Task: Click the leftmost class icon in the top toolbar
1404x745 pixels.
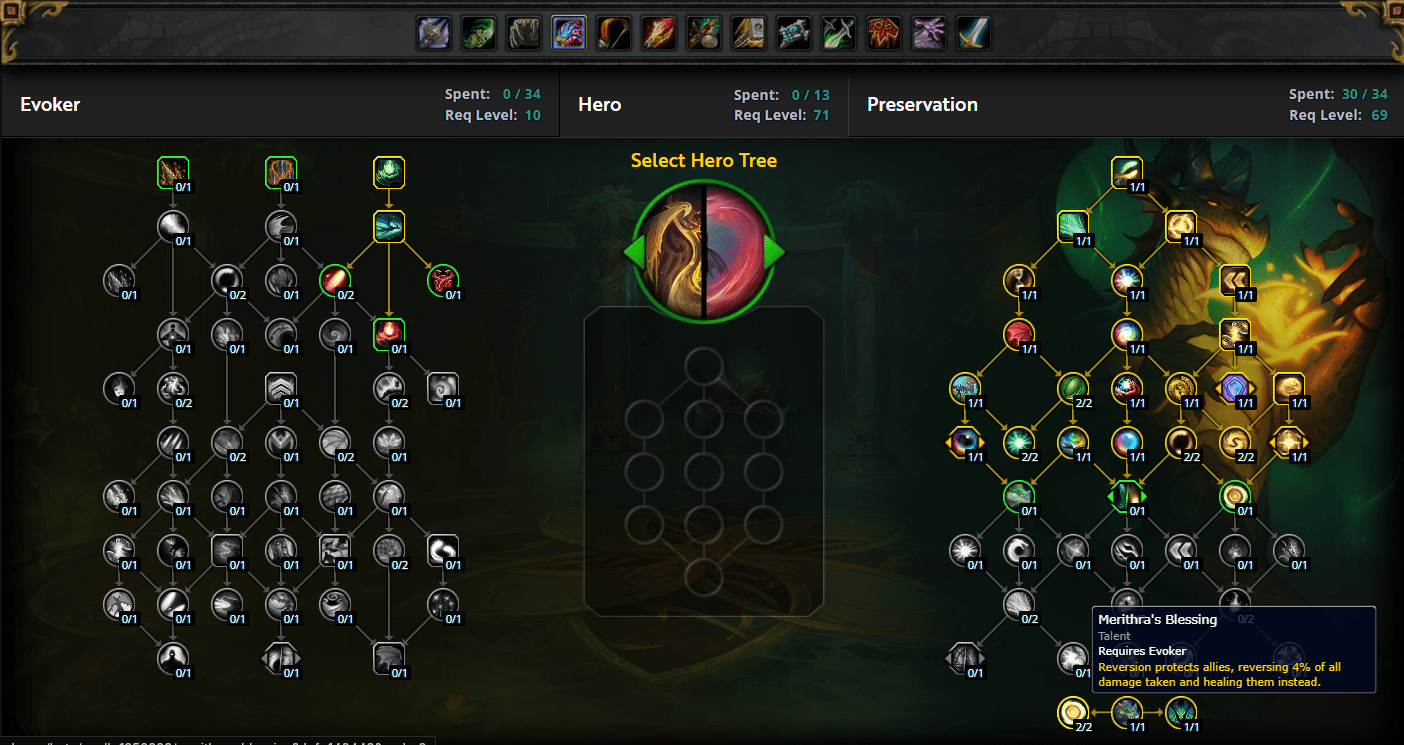Action: point(434,32)
